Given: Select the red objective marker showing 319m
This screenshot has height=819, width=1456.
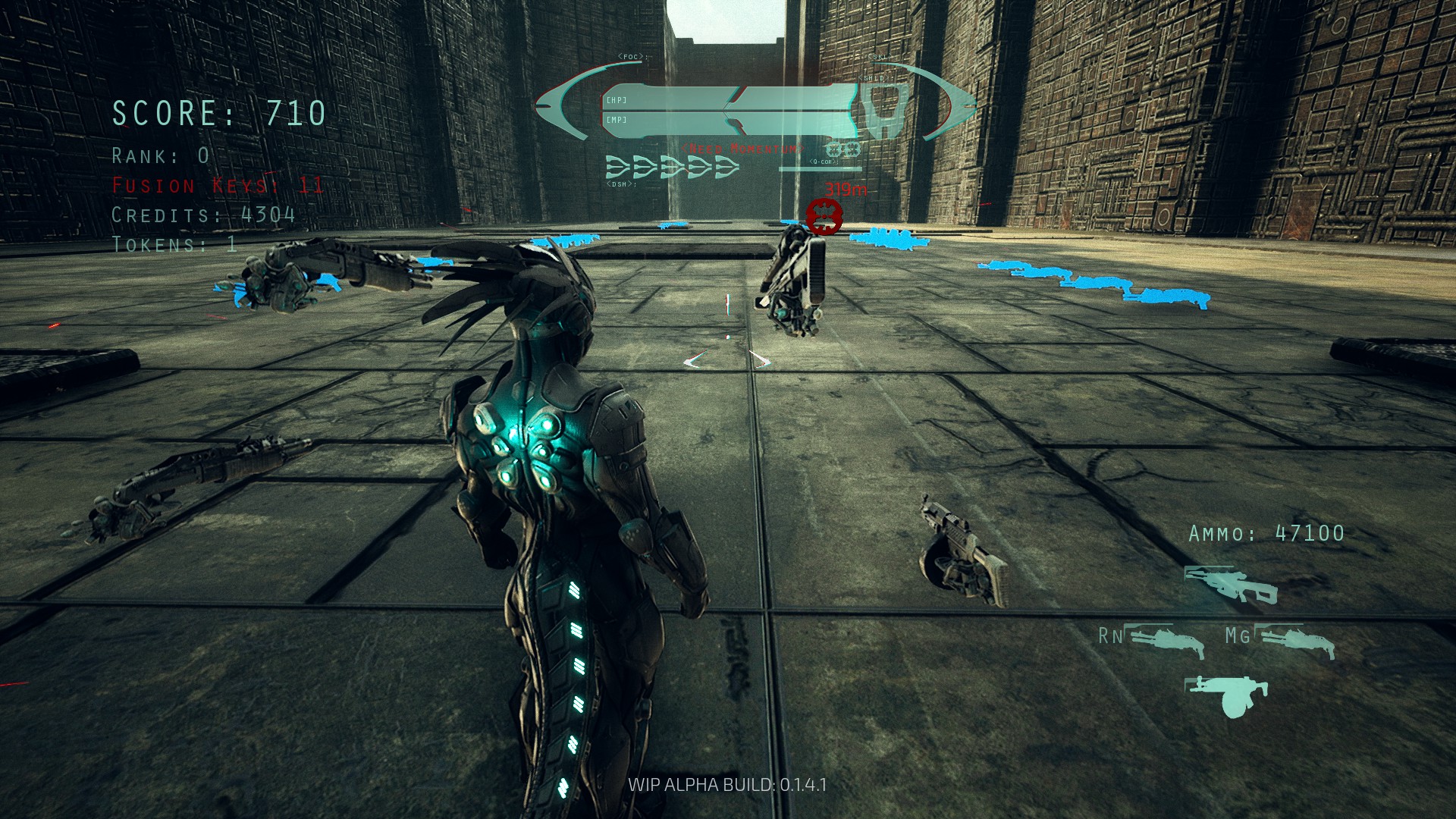Looking at the screenshot, I should click(x=824, y=217).
